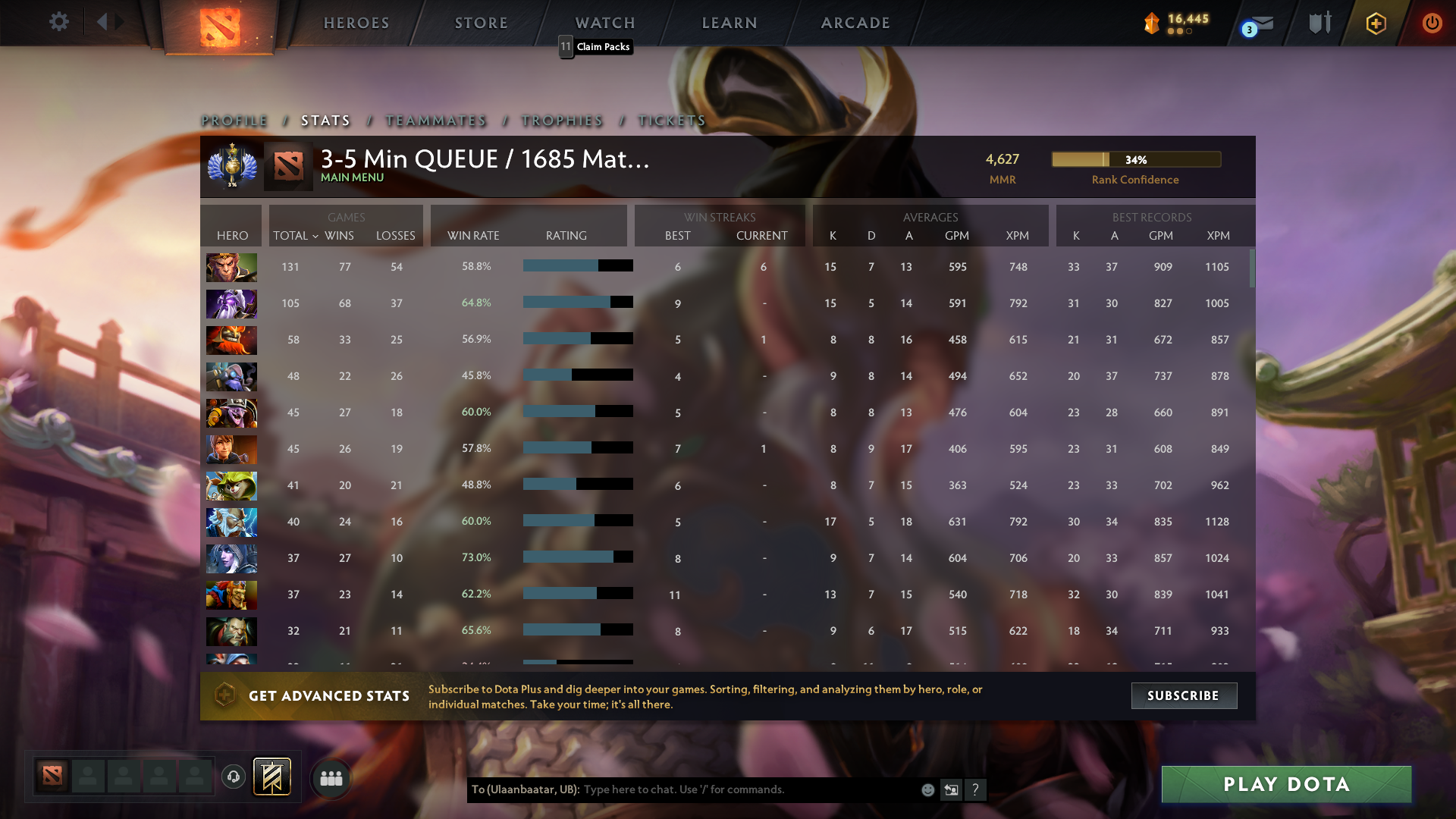Click the guild banner icon near party slots

pos(273,777)
